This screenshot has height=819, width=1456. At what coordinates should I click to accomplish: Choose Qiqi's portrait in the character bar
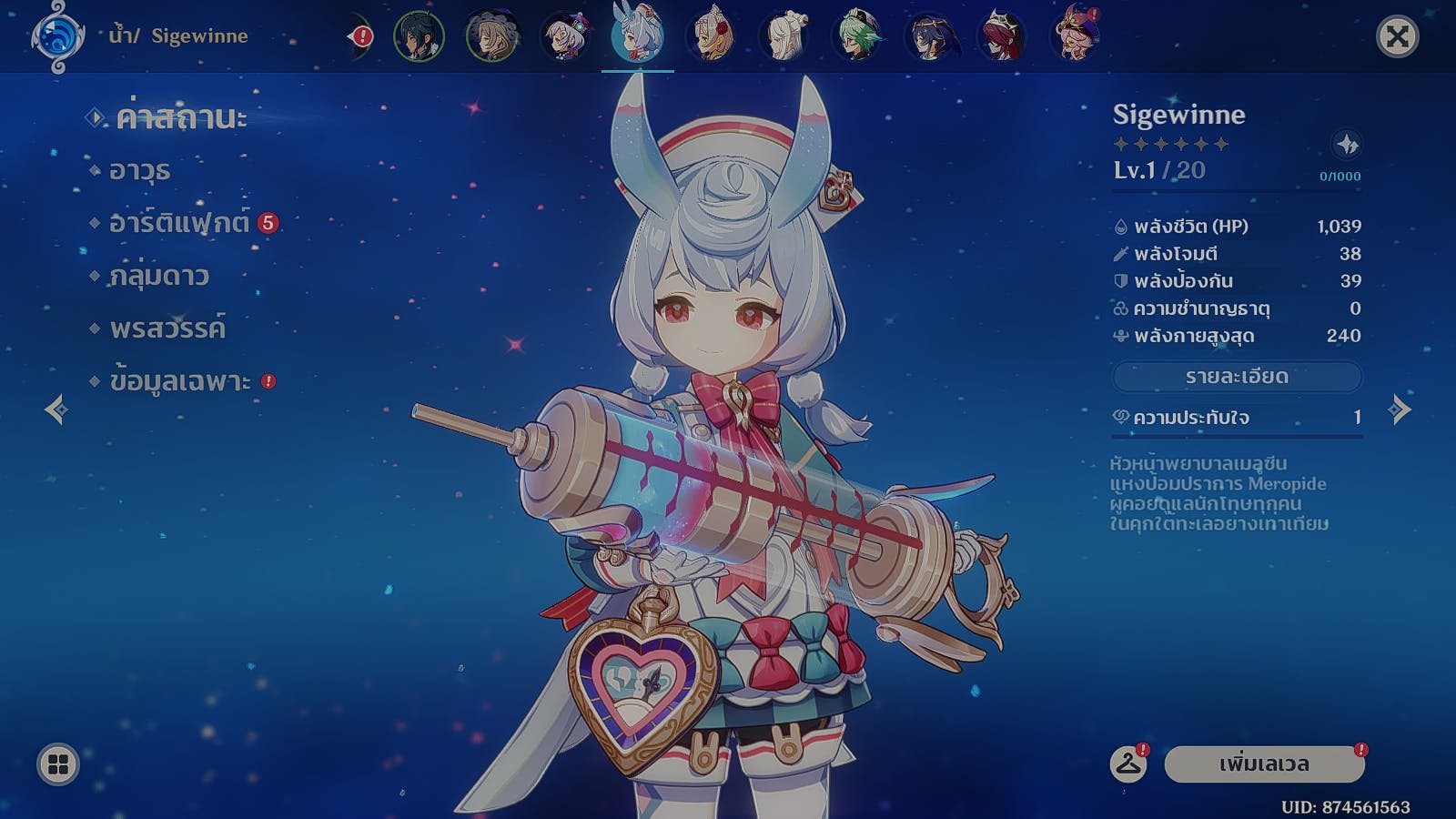[565, 37]
